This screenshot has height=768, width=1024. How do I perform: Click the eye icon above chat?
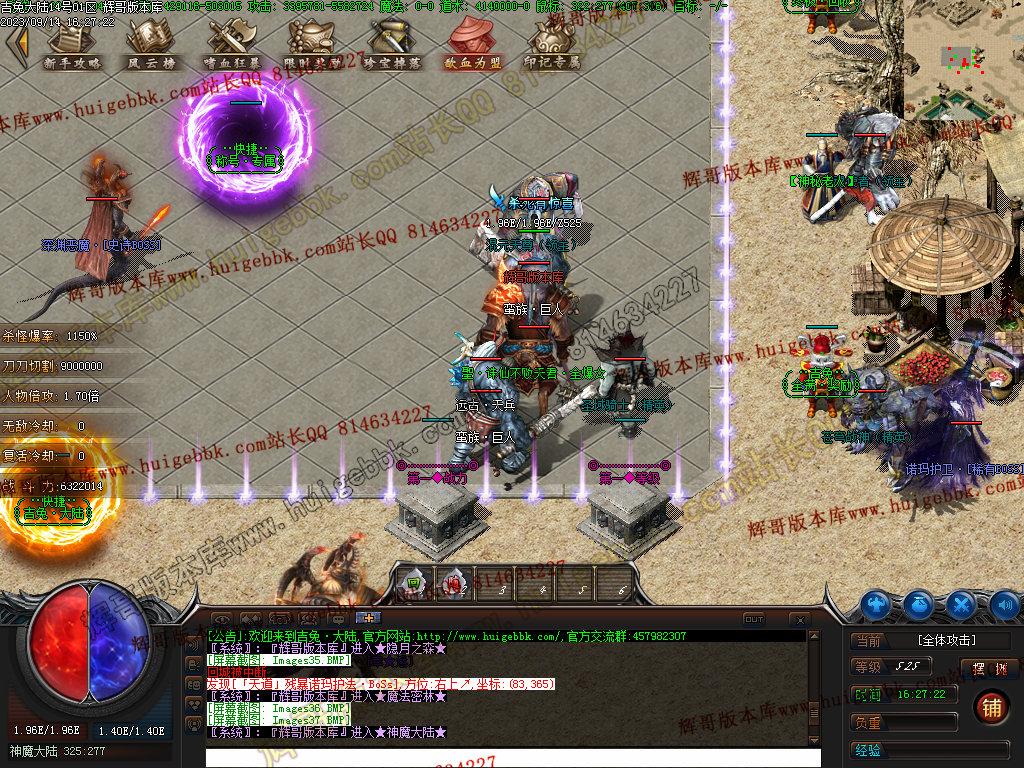221,619
